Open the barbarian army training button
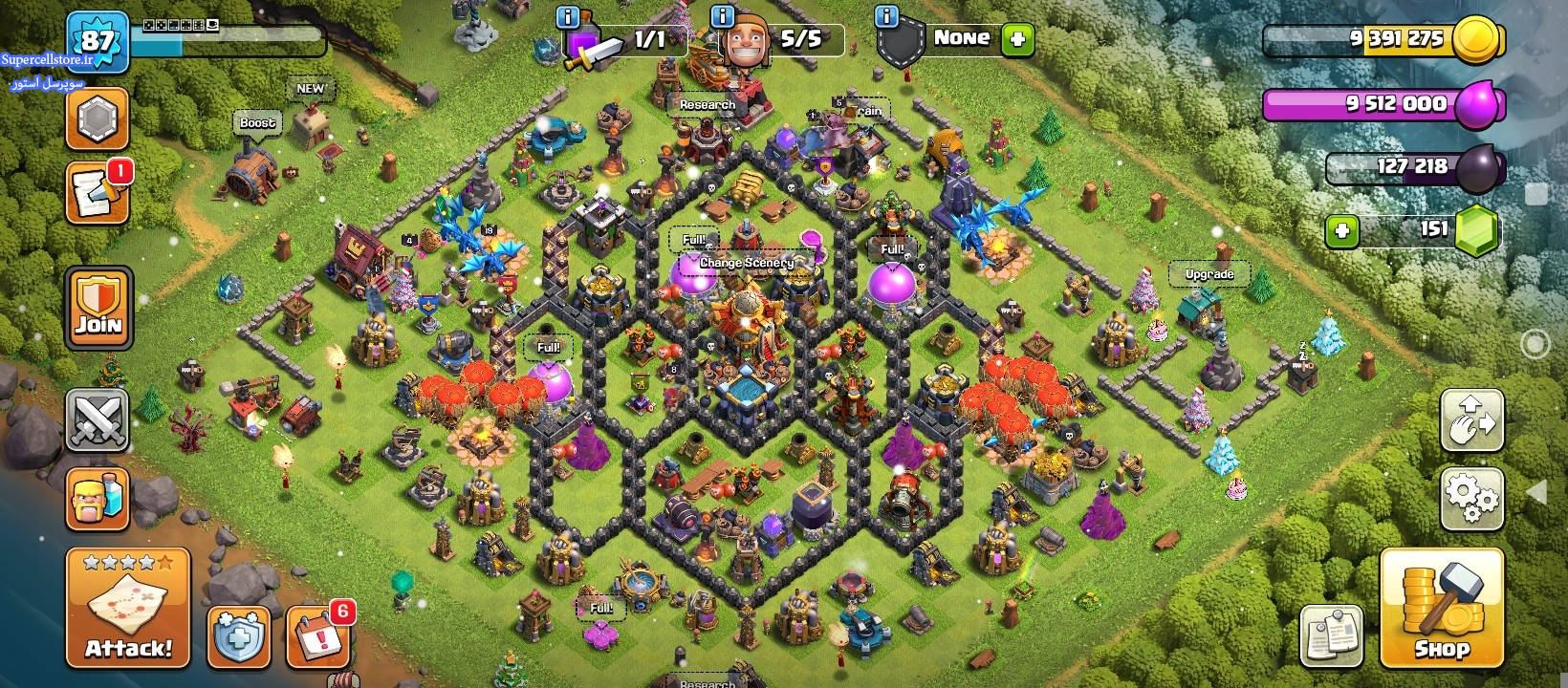 click(98, 498)
